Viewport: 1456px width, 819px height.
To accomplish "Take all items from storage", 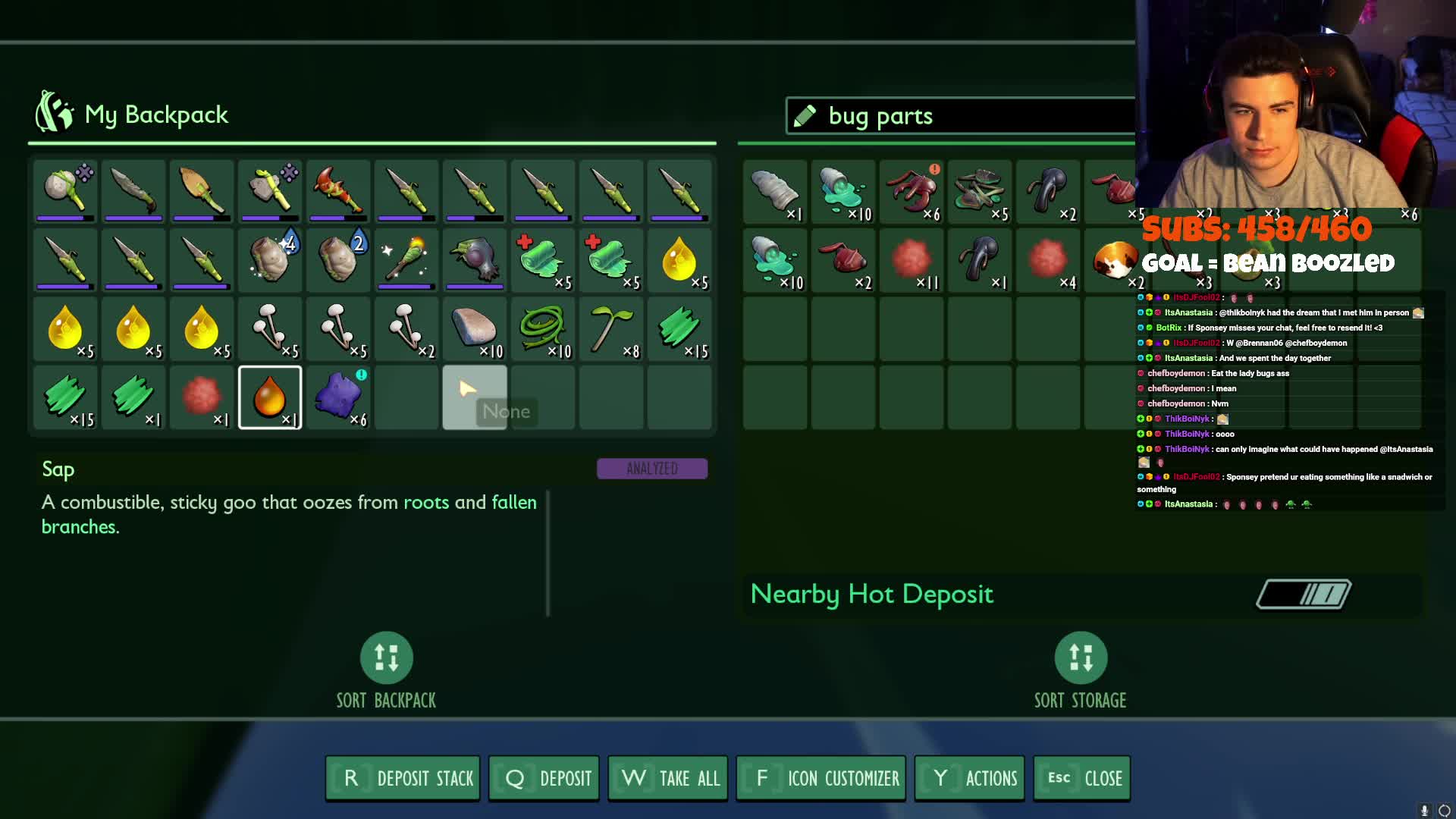I will [x=668, y=778].
